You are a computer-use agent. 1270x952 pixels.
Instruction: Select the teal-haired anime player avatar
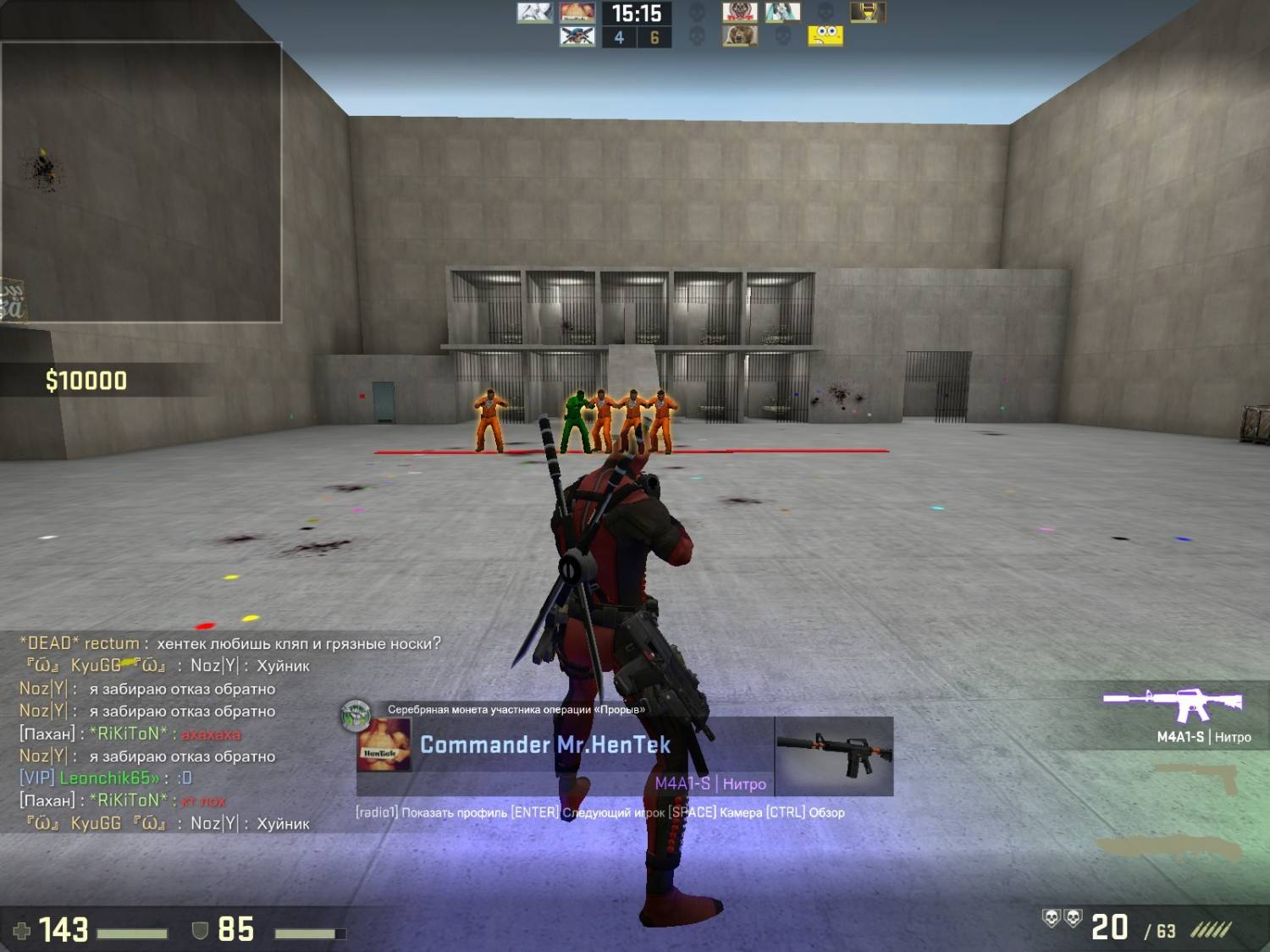pos(782,12)
